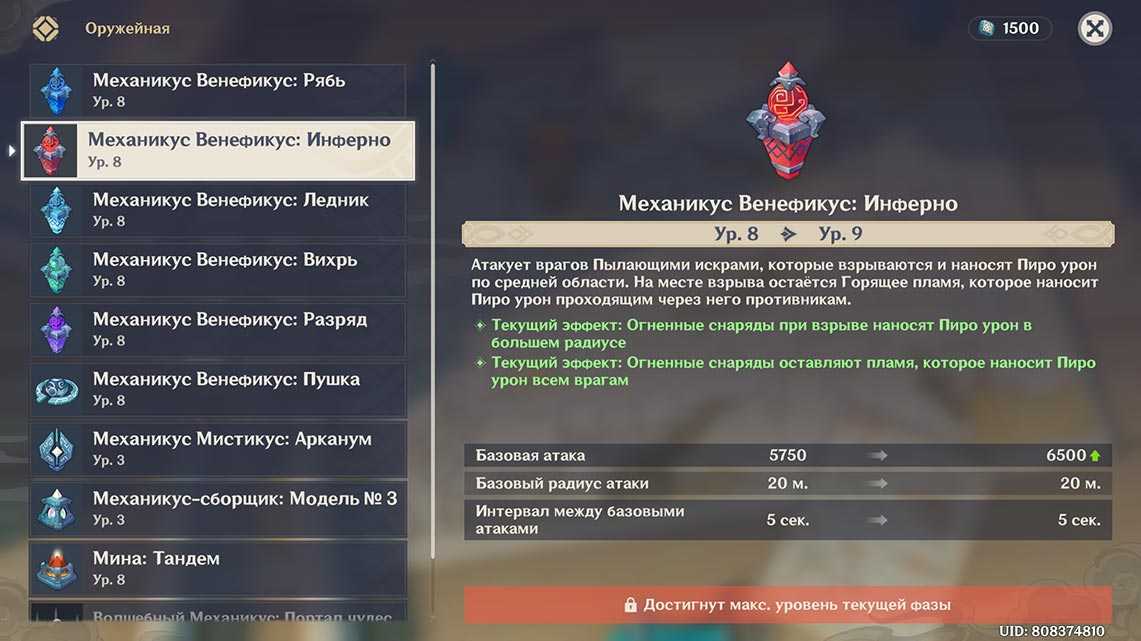Click the max phase level reached button
This screenshot has height=641, width=1141.
tap(787, 605)
